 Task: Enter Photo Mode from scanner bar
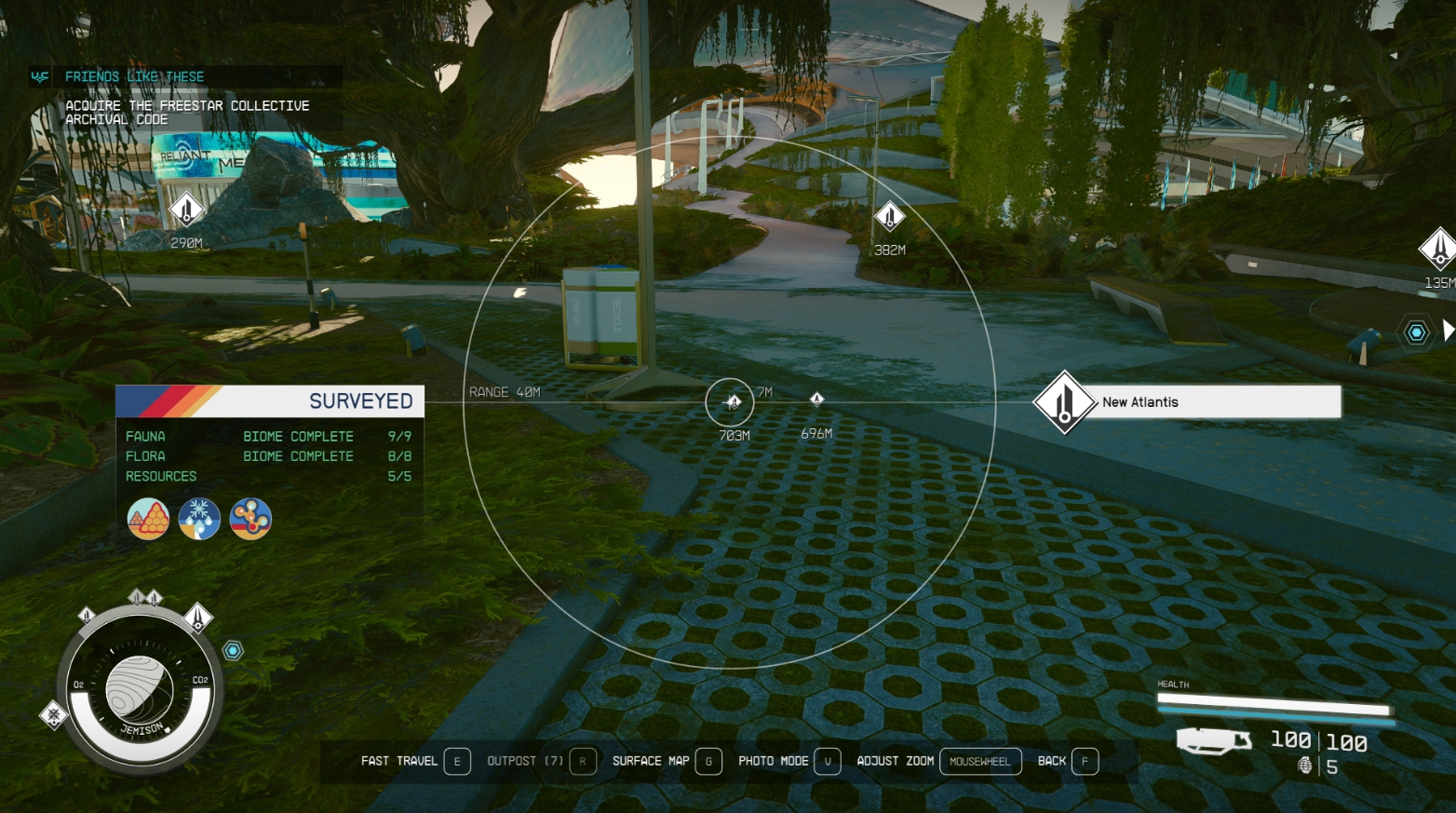789,761
